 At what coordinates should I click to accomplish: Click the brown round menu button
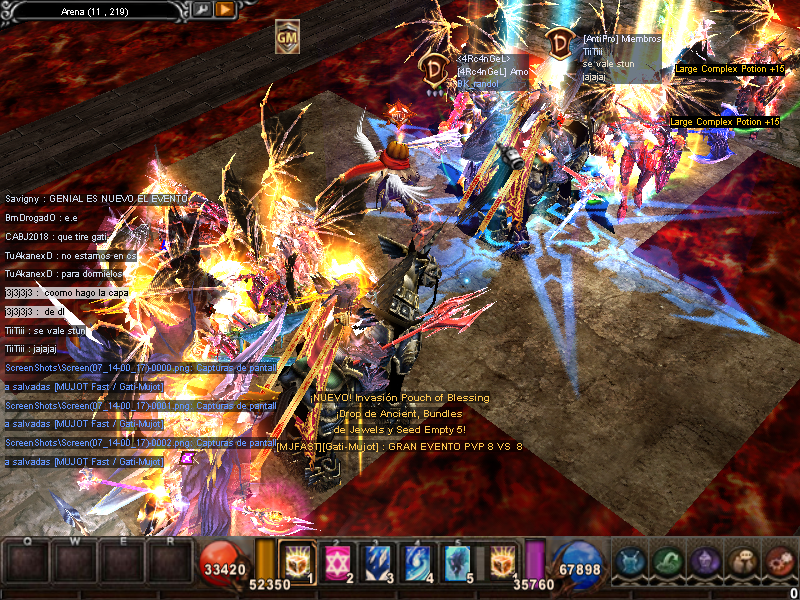[743, 561]
